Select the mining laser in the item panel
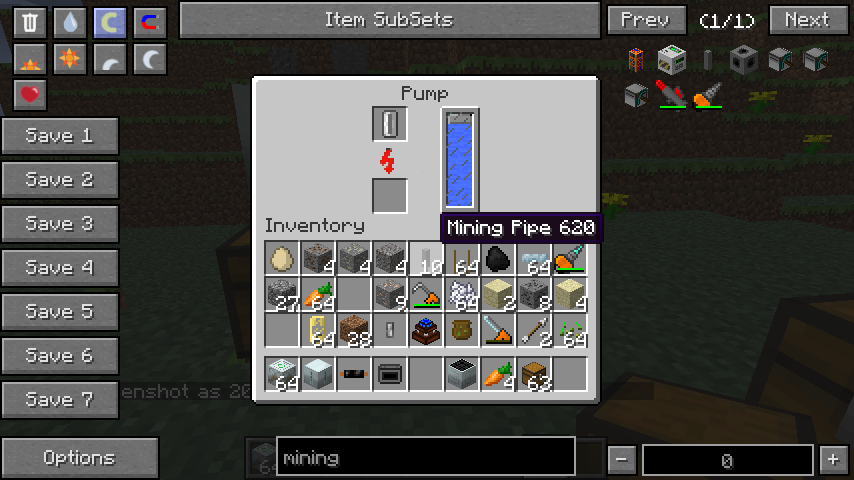The width and height of the screenshot is (854, 480). (671, 95)
